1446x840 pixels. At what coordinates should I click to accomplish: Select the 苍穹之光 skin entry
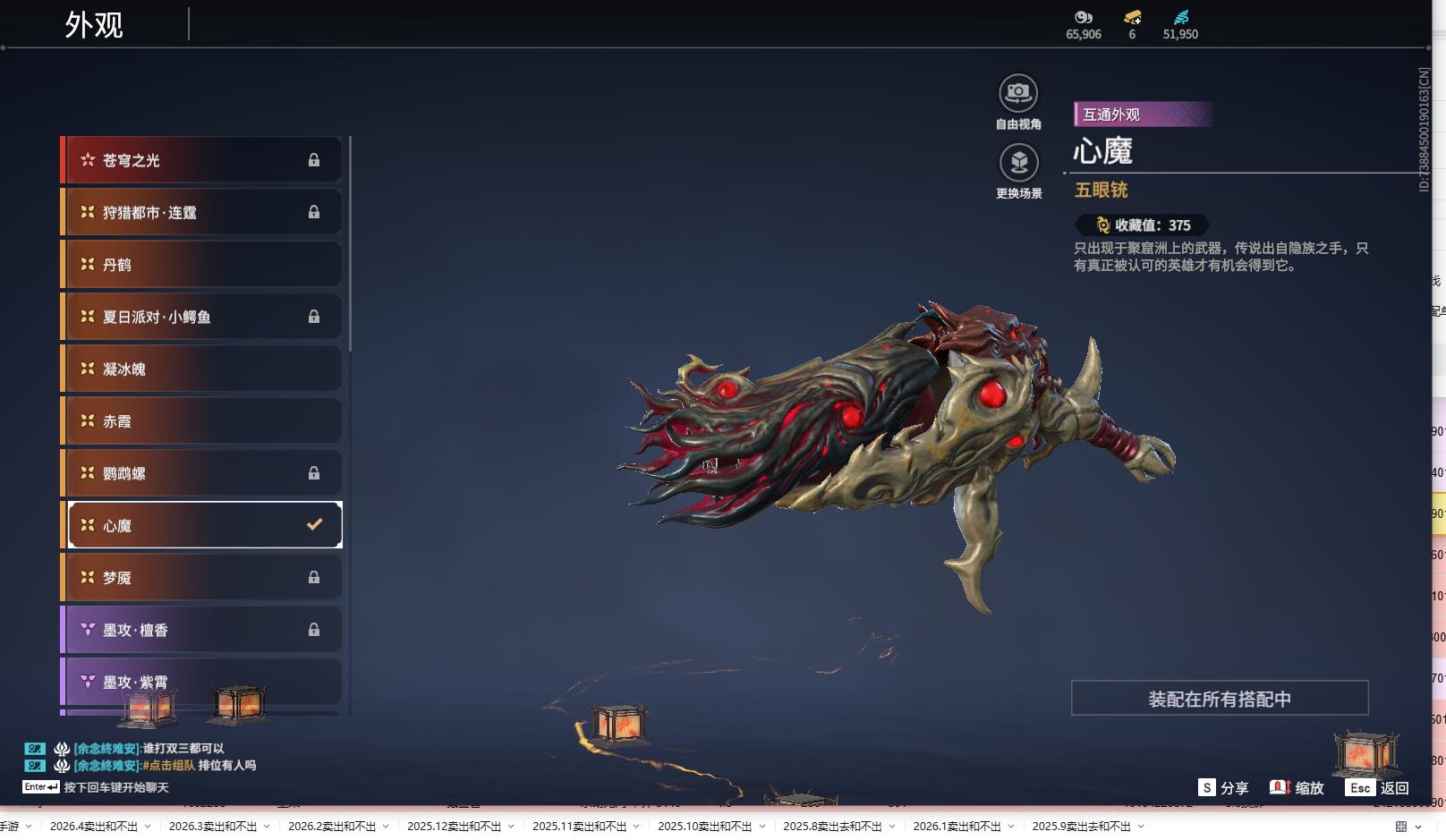[x=202, y=160]
